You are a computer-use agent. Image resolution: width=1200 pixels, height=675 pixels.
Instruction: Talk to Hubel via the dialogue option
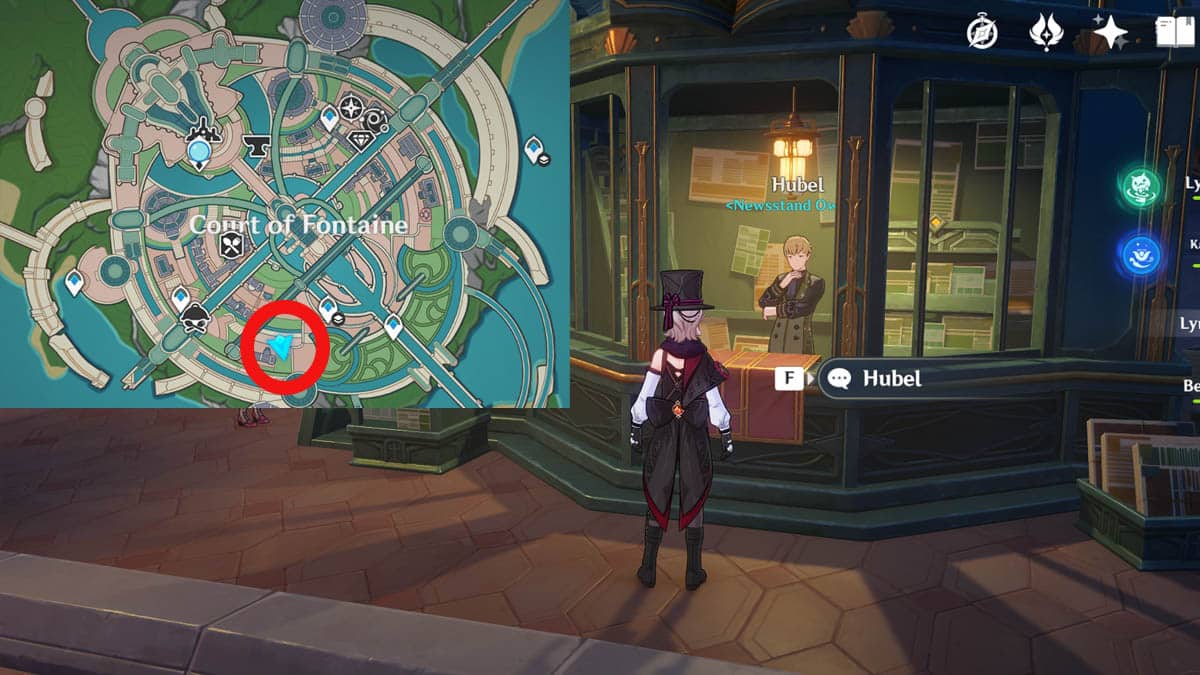pyautogui.click(x=877, y=379)
